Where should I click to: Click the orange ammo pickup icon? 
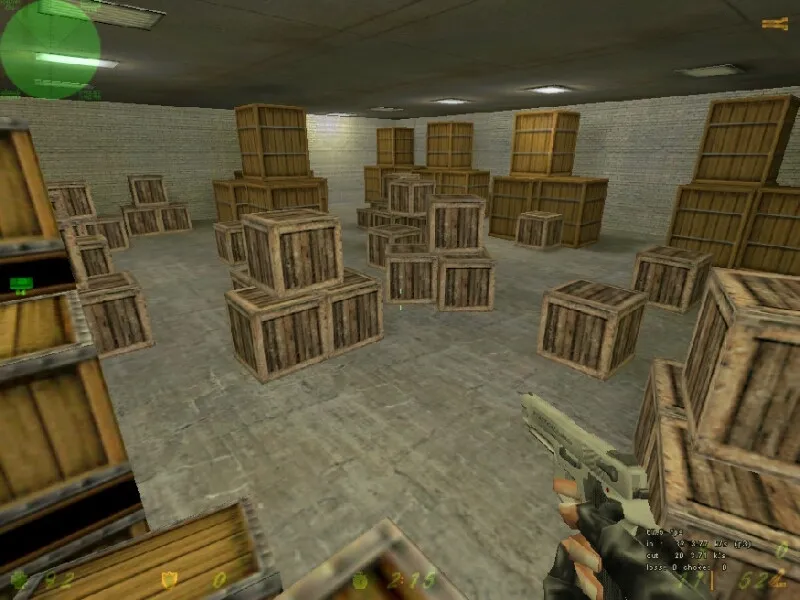coord(775,23)
